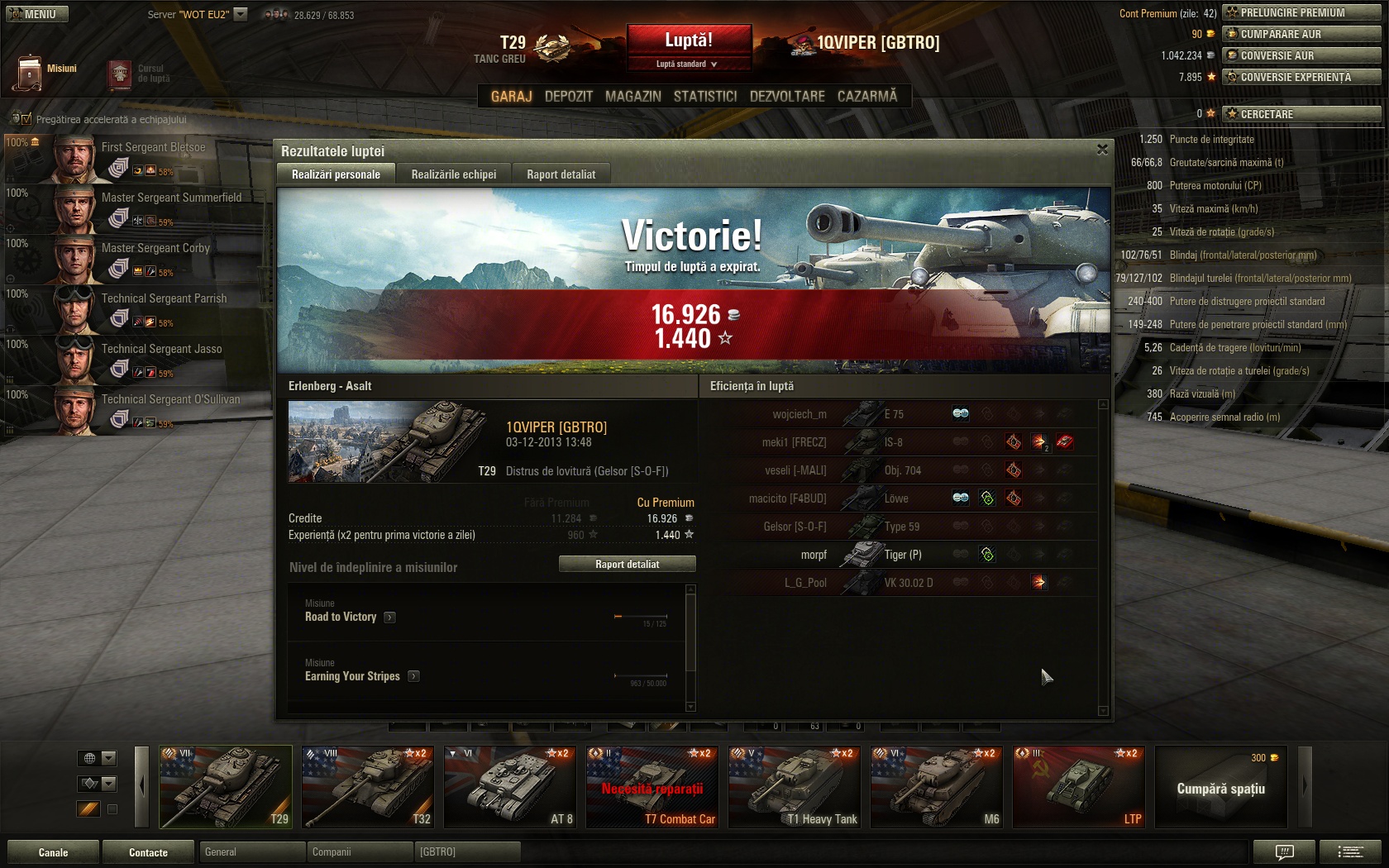Viewport: 1389px width, 868px height.
Task: Select the T1 Heavy Tank
Action: 794,786
